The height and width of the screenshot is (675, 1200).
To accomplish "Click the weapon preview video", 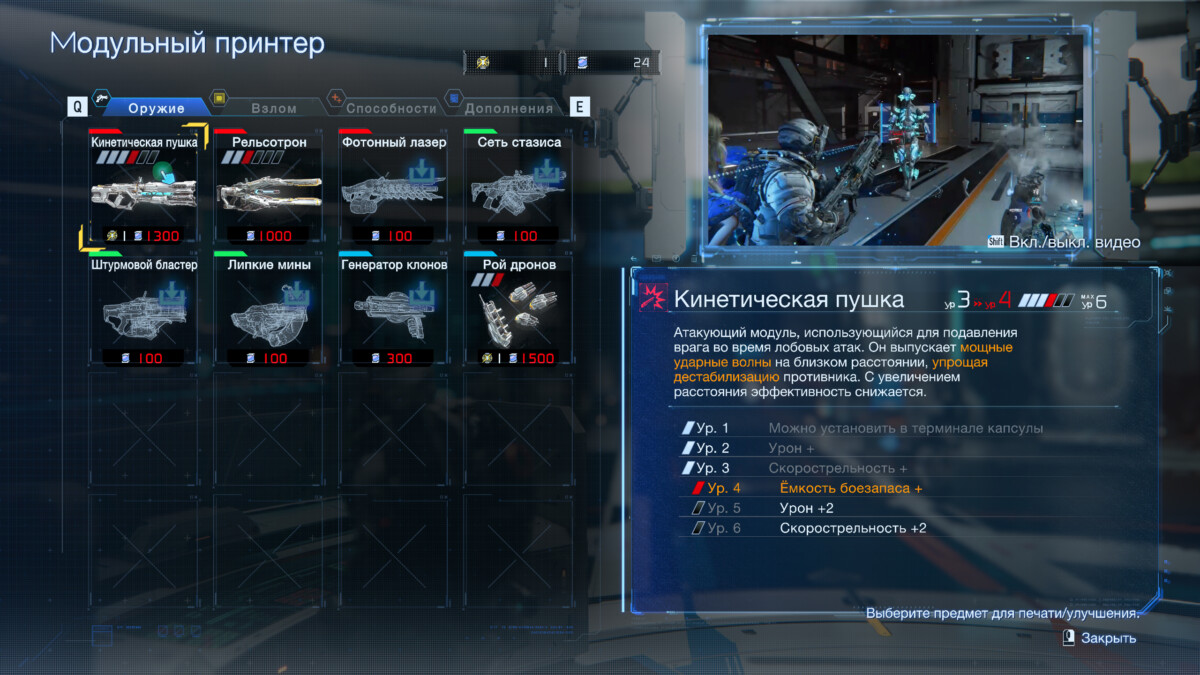I will 897,140.
